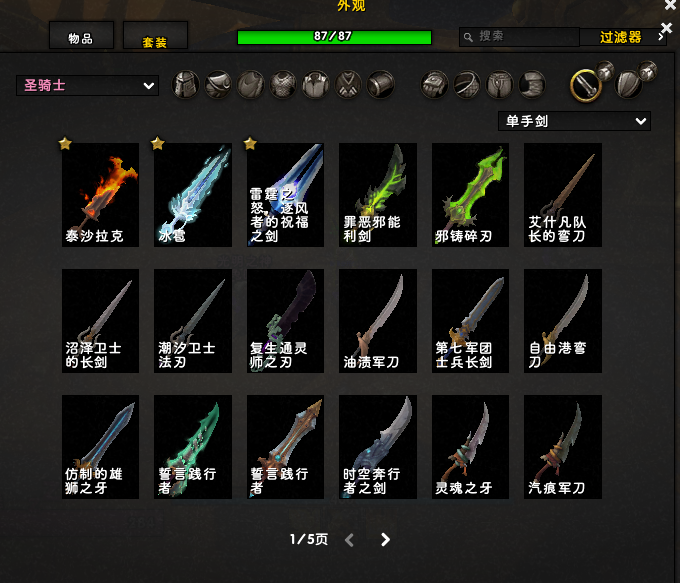Open the 单手剑 weapon type dropdown
The width and height of the screenshot is (680, 583).
(574, 121)
